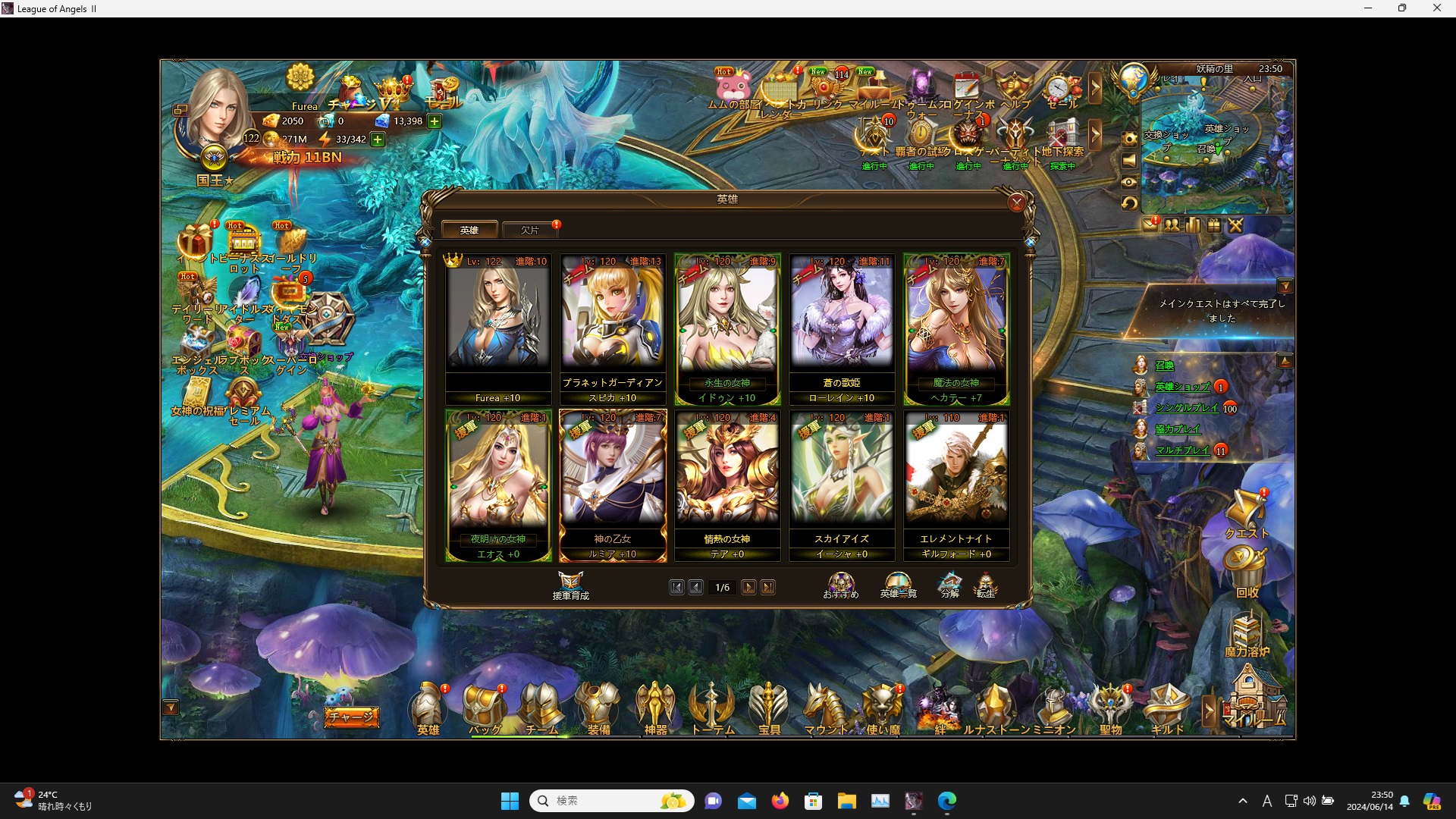
Task: Click the チャージ recharge button
Action: 351,717
